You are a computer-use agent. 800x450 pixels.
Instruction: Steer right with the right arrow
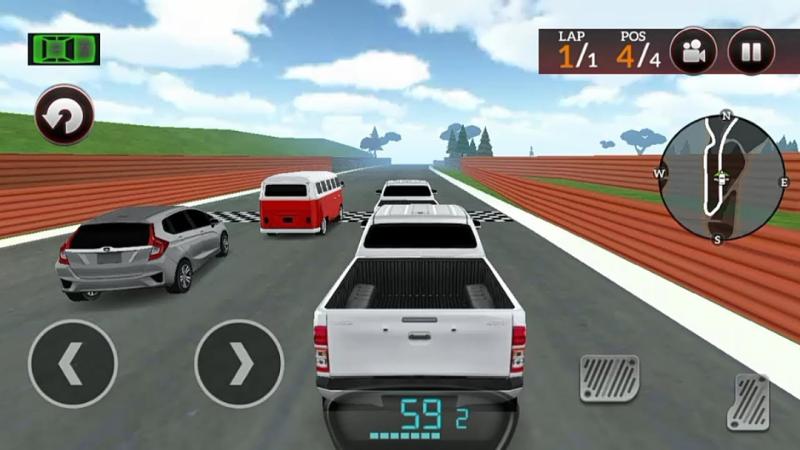pos(239,363)
